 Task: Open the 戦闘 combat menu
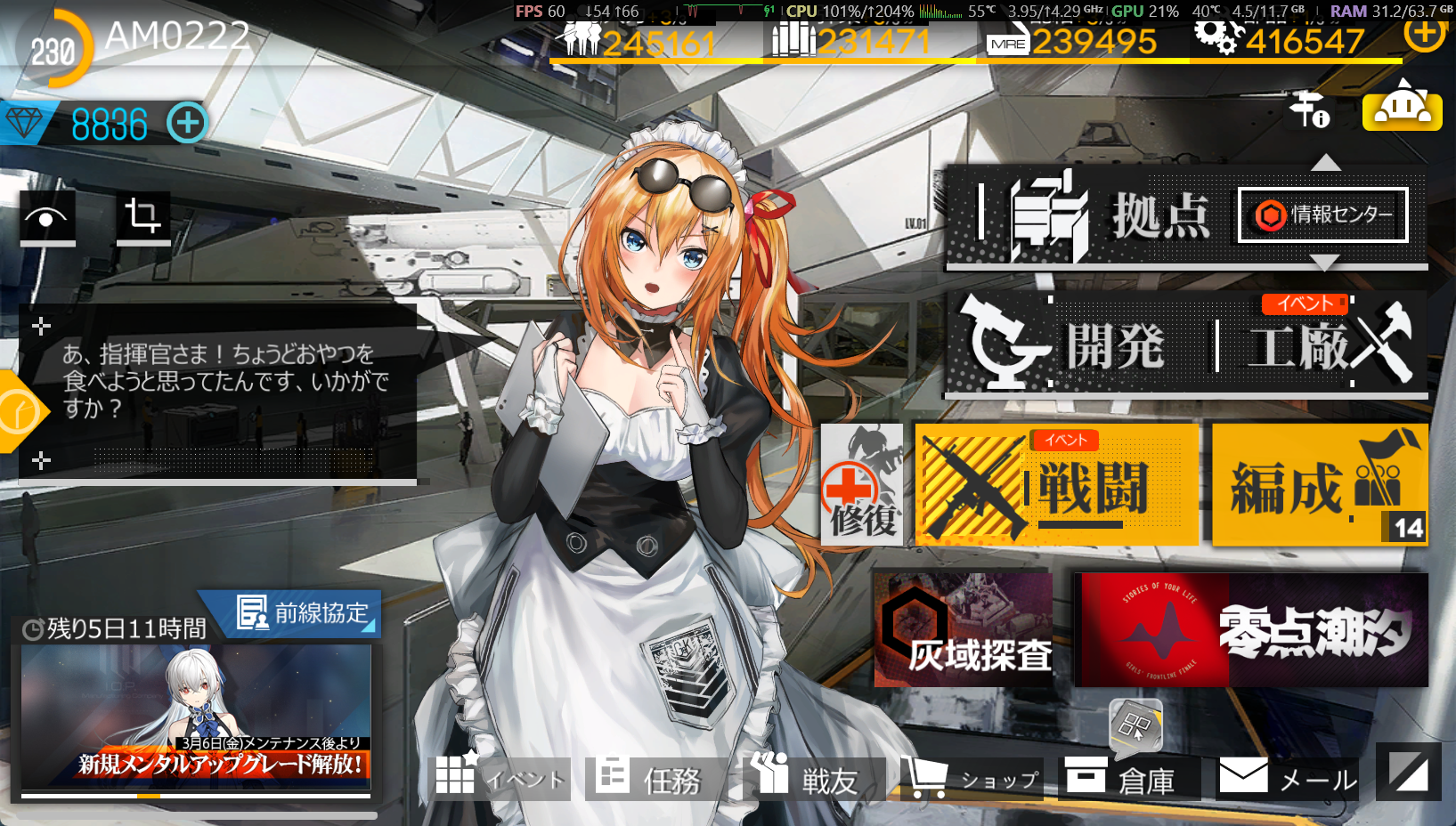(x=1057, y=485)
